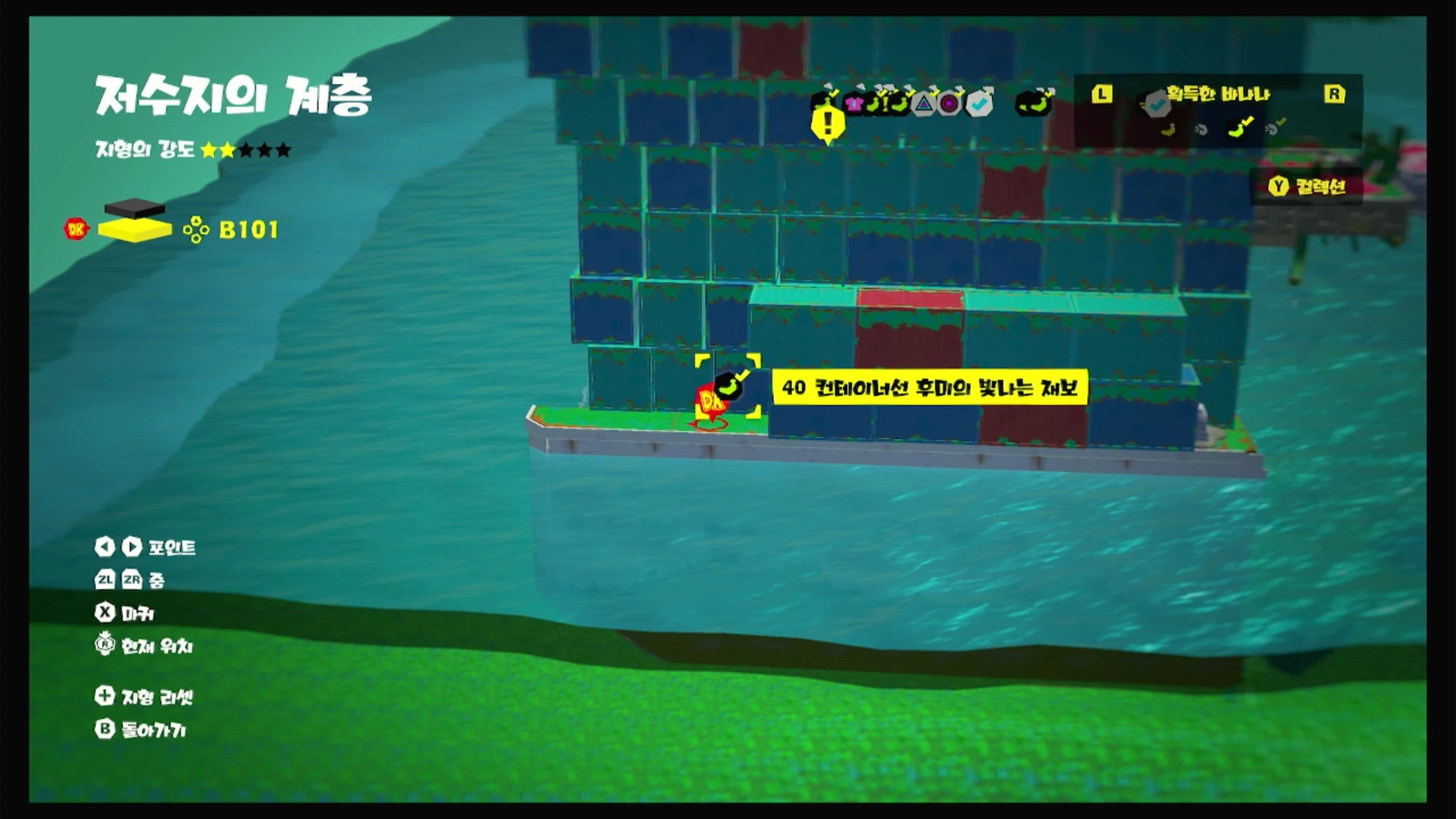Choose the blue triangle map marker
This screenshot has width=1456, height=819.
click(924, 104)
